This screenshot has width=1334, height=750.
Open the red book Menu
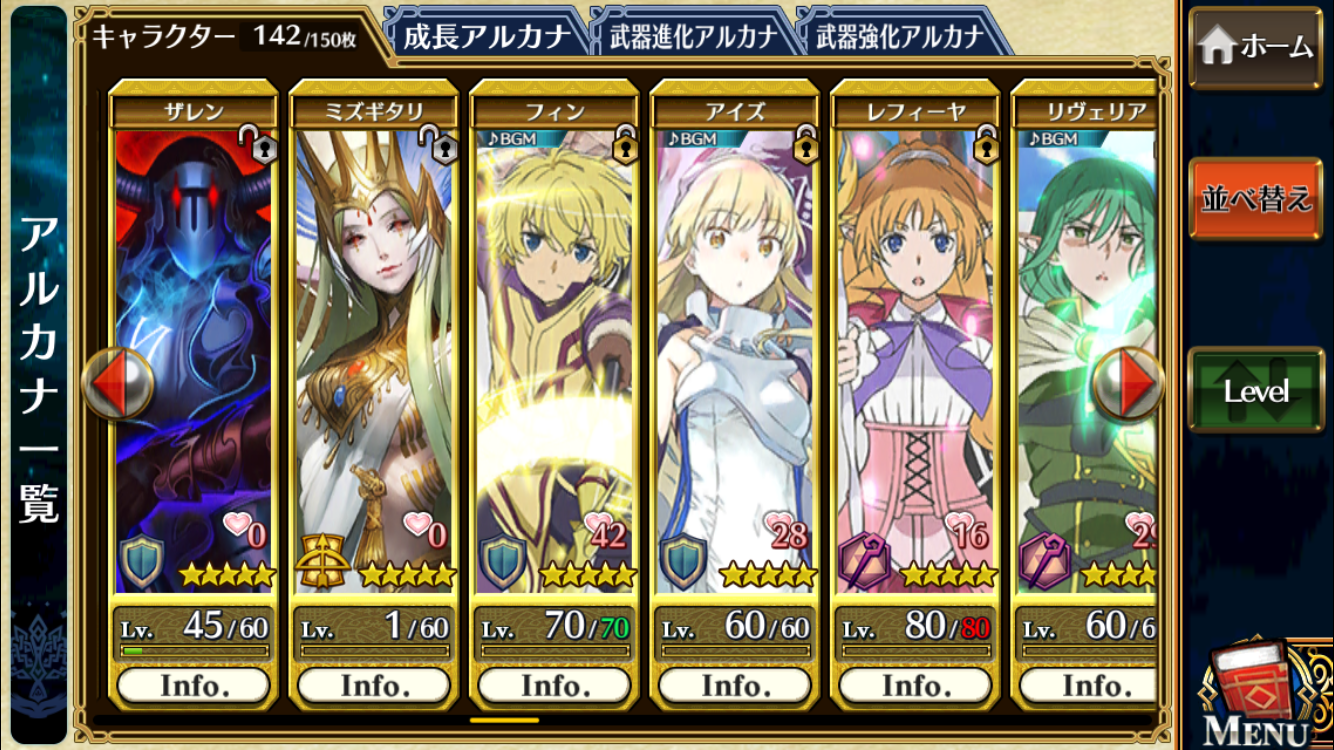pos(1256,692)
